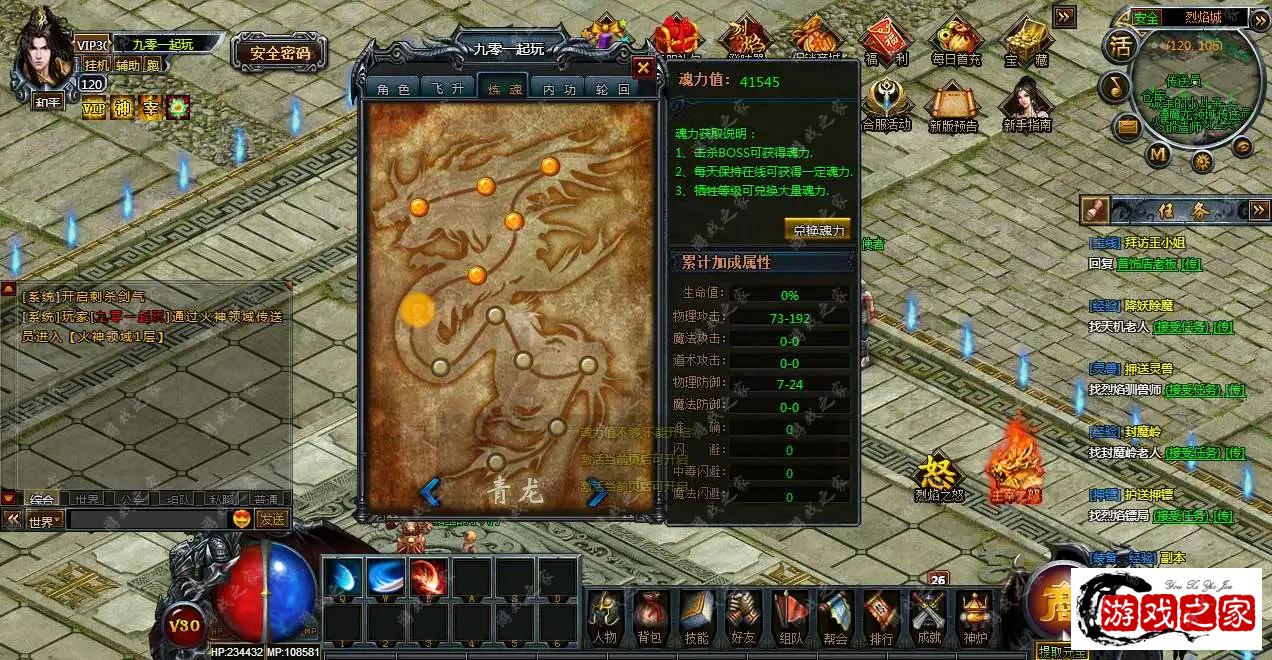This screenshot has height=660, width=1272.
Task: Open the 新手指南 beginner guide icon
Action: coord(1027,106)
